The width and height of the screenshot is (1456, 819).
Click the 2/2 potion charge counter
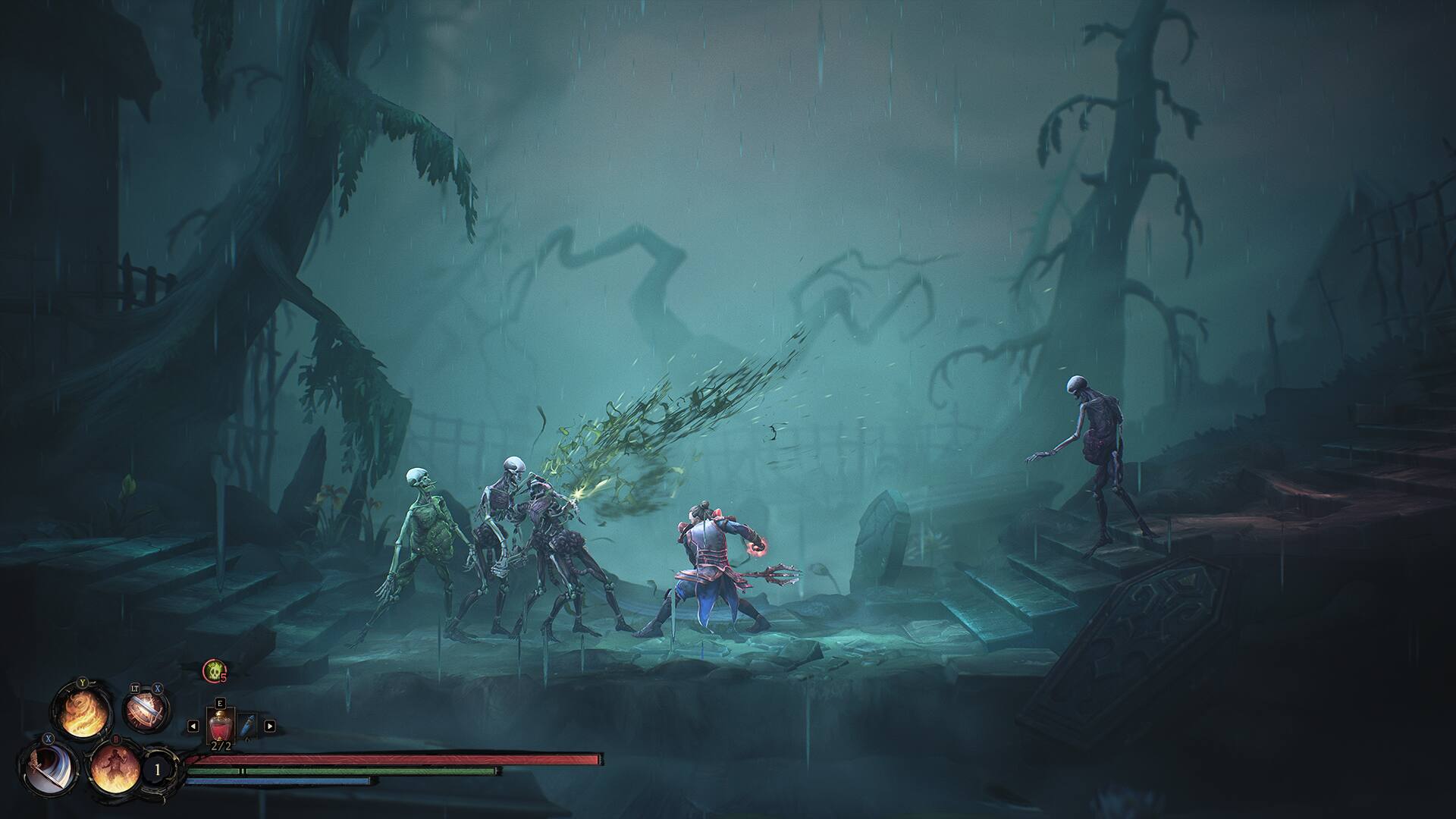(221, 746)
